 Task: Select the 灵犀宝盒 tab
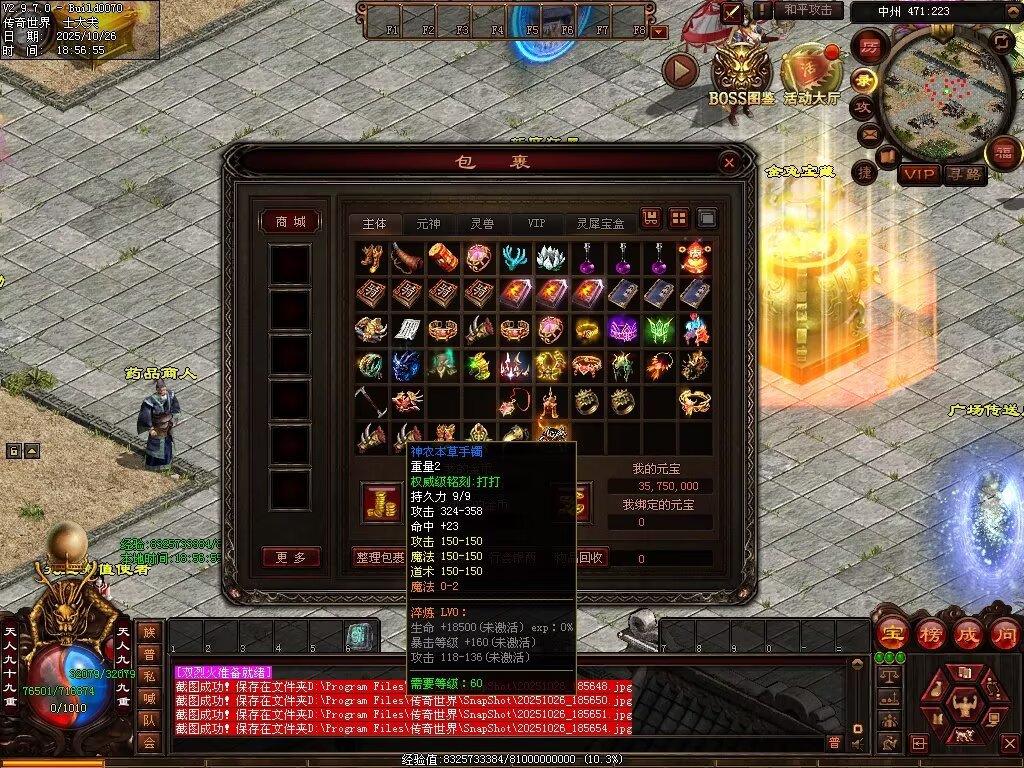pos(600,223)
